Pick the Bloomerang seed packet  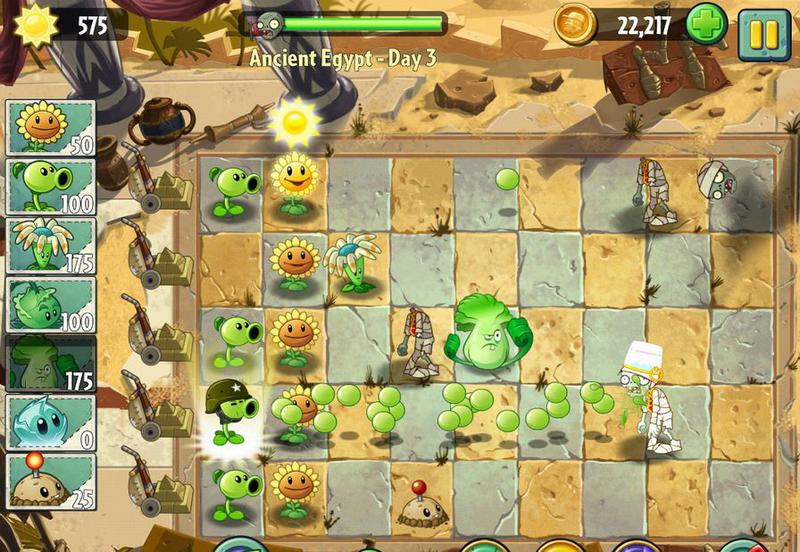pyautogui.click(x=52, y=245)
